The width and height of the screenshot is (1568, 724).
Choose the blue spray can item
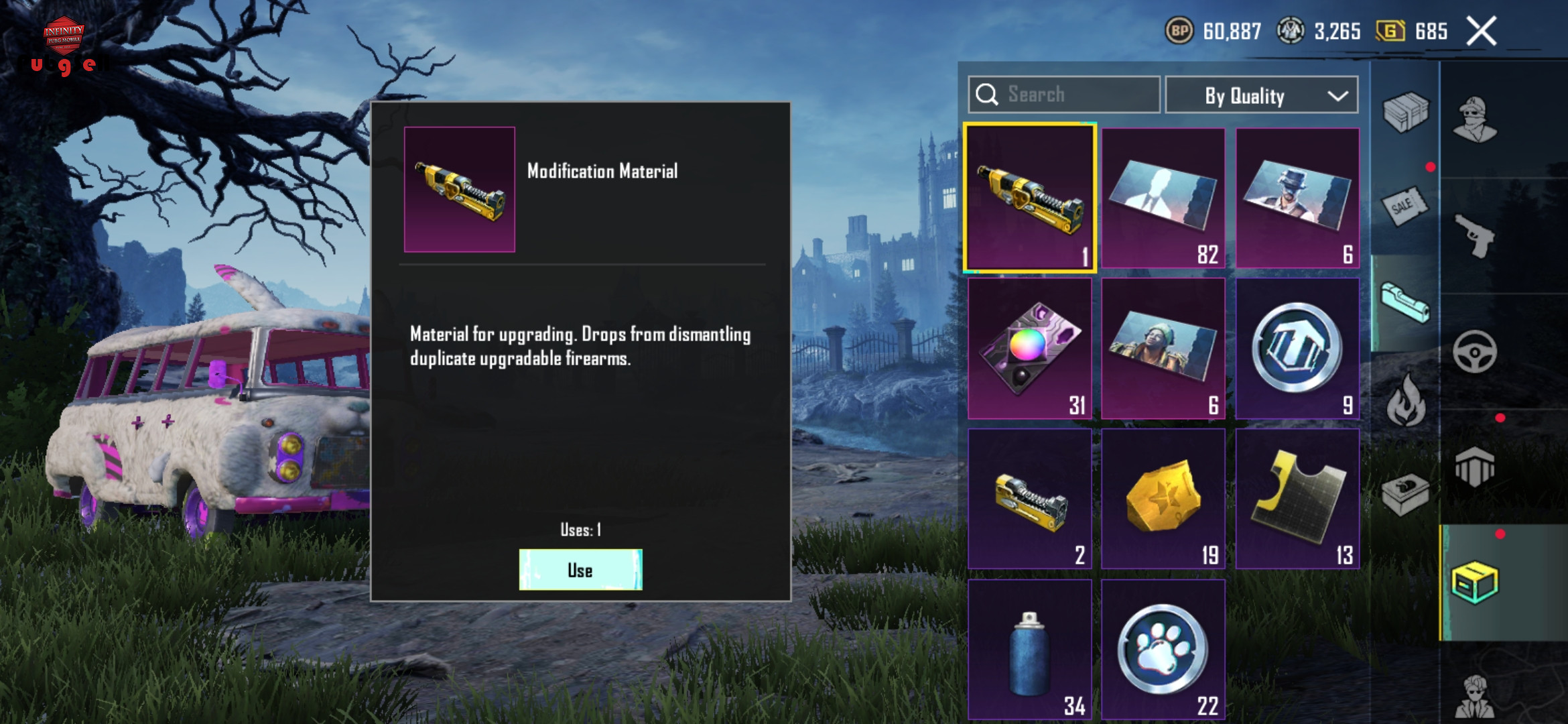1029,650
